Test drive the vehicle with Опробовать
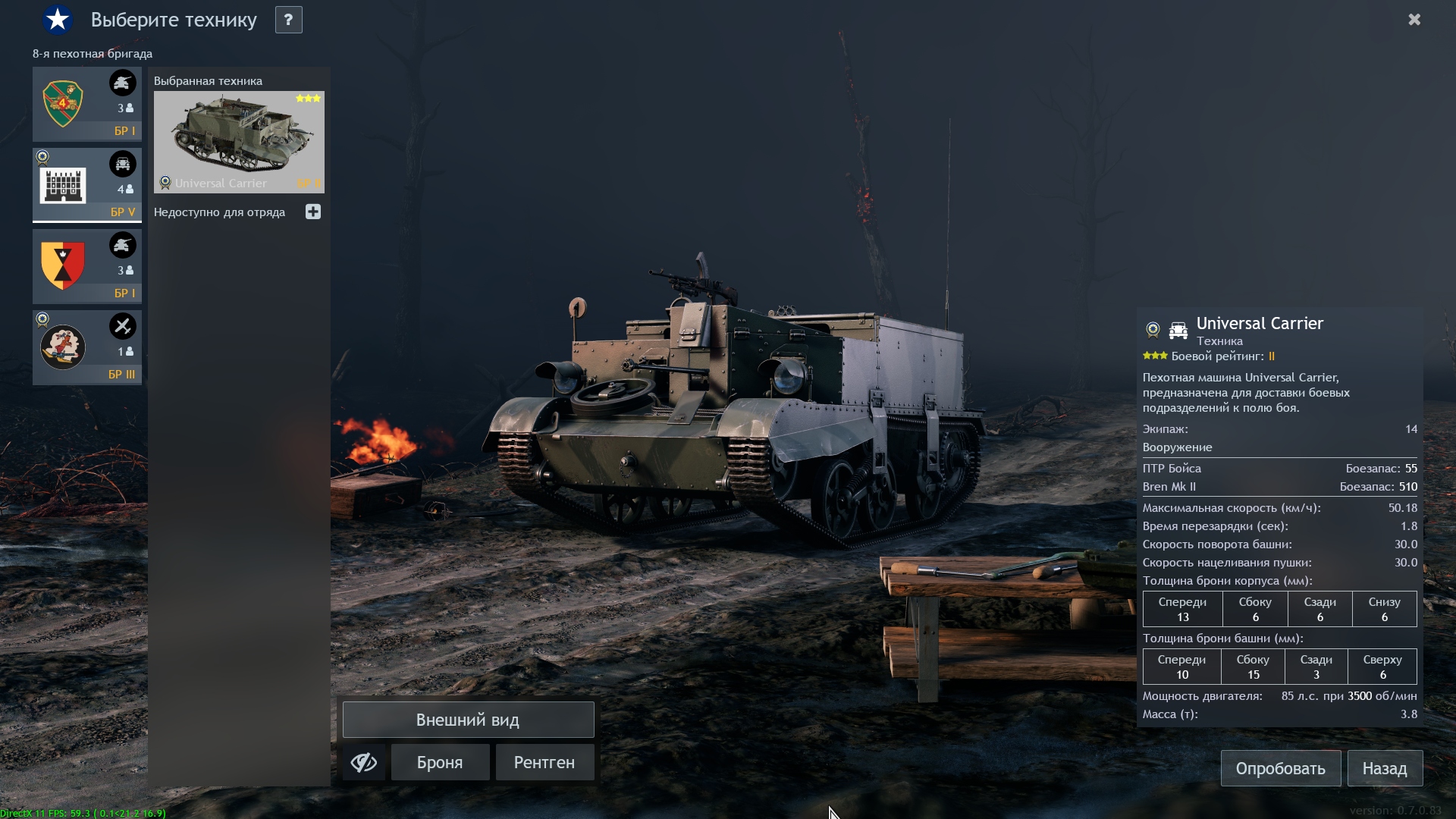This screenshot has height=819, width=1456. click(1280, 768)
